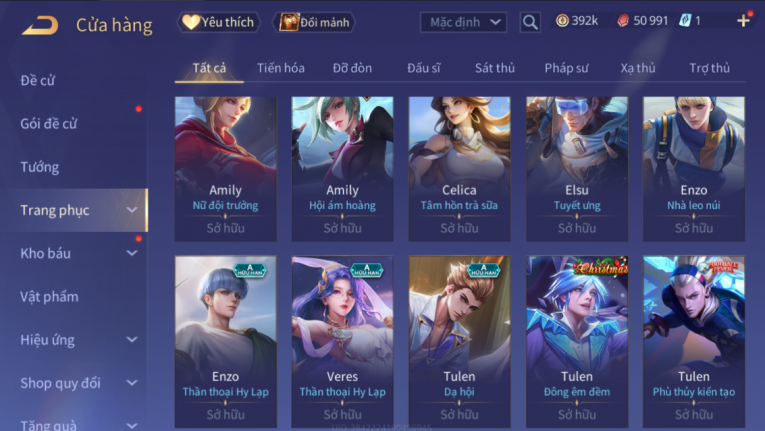The width and height of the screenshot is (765, 431).
Task: Go to the Tướng section
Action: pyautogui.click(x=40, y=167)
